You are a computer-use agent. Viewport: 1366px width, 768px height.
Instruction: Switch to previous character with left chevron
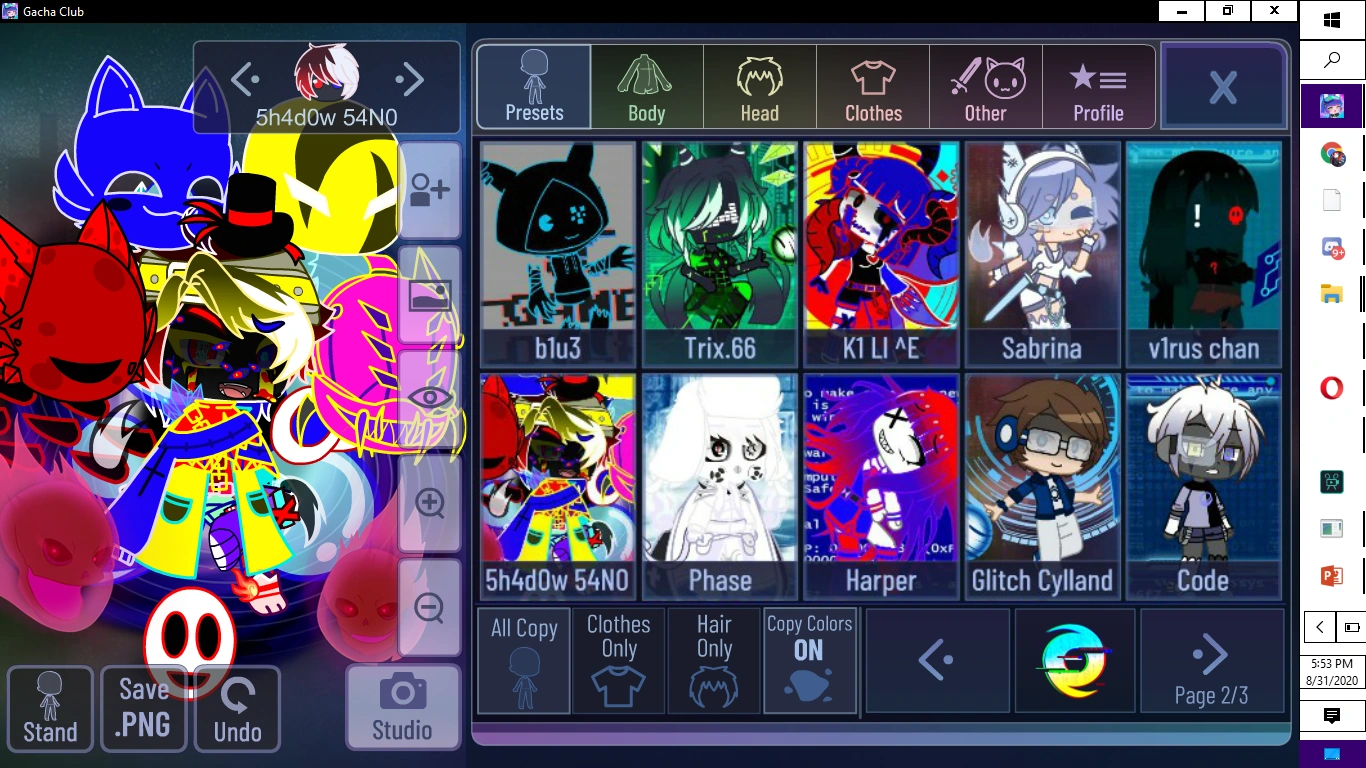[246, 78]
